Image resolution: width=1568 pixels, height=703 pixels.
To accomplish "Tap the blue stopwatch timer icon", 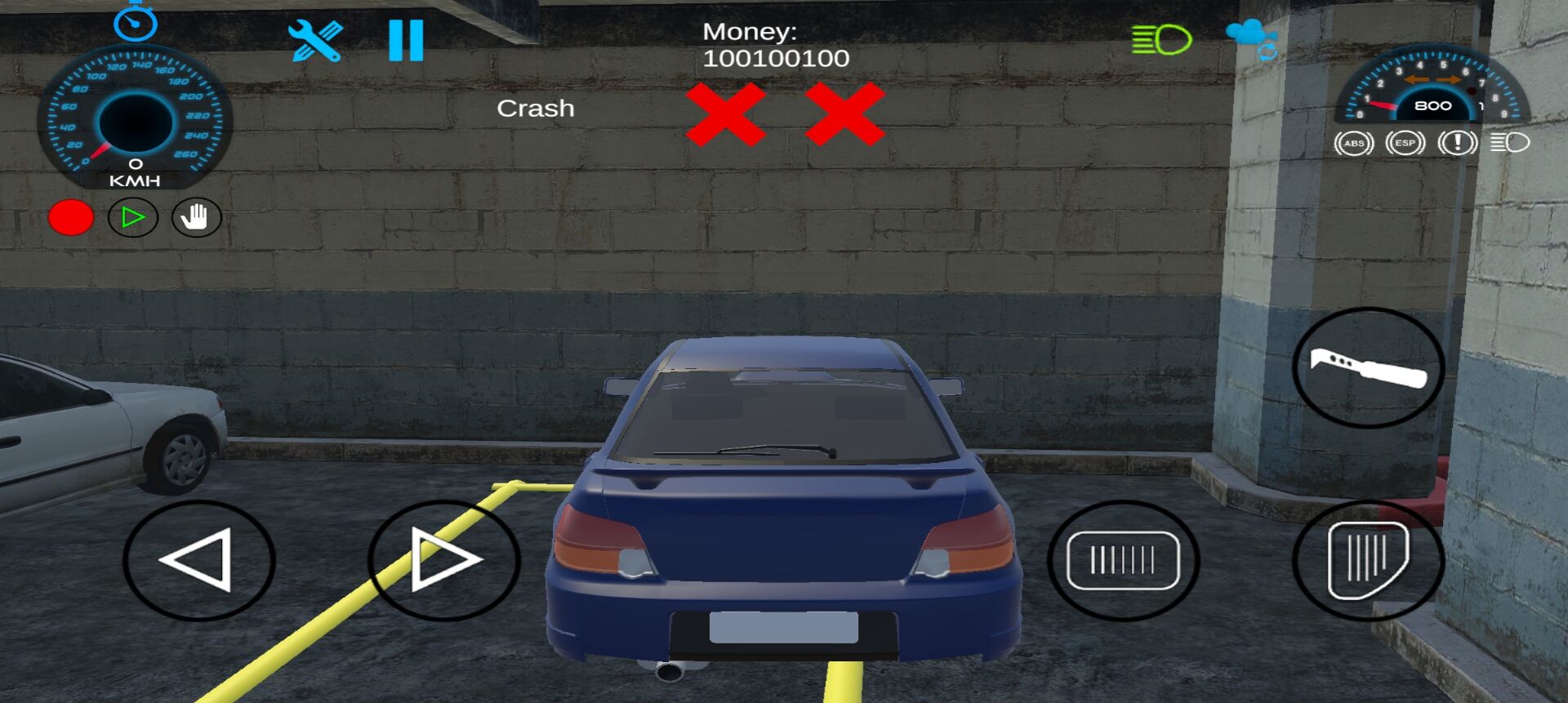I will point(135,22).
